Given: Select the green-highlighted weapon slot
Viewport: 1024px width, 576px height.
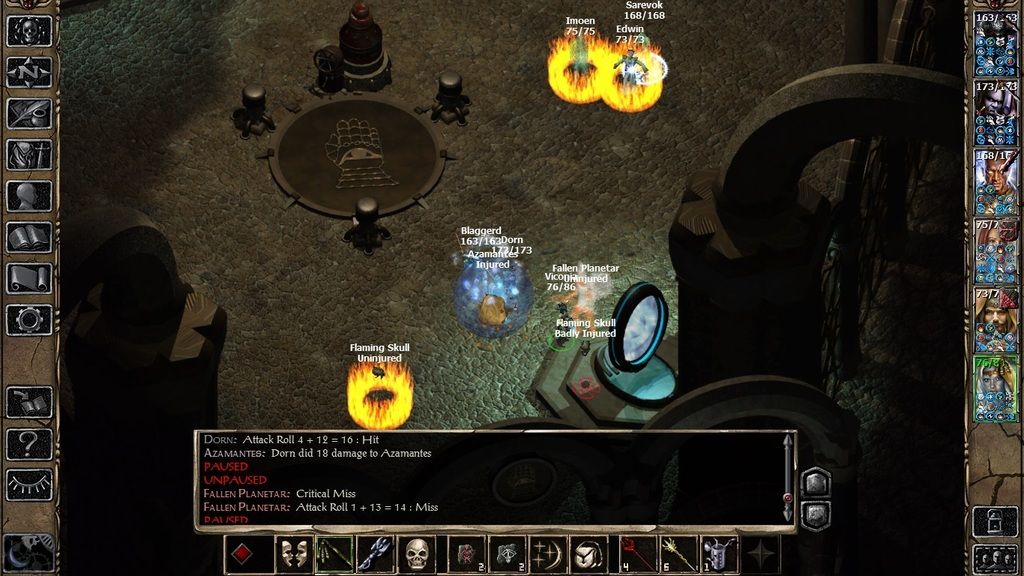Looking at the screenshot, I should click(x=334, y=555).
